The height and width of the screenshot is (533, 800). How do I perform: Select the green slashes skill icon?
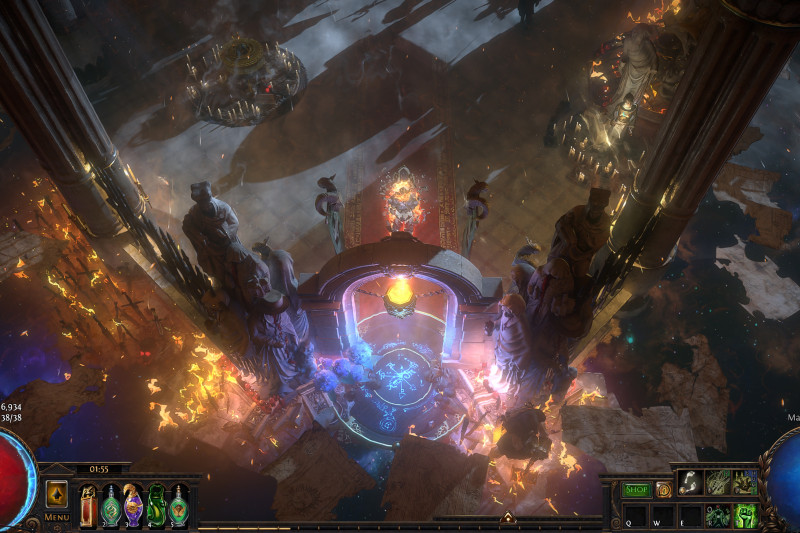718,482
